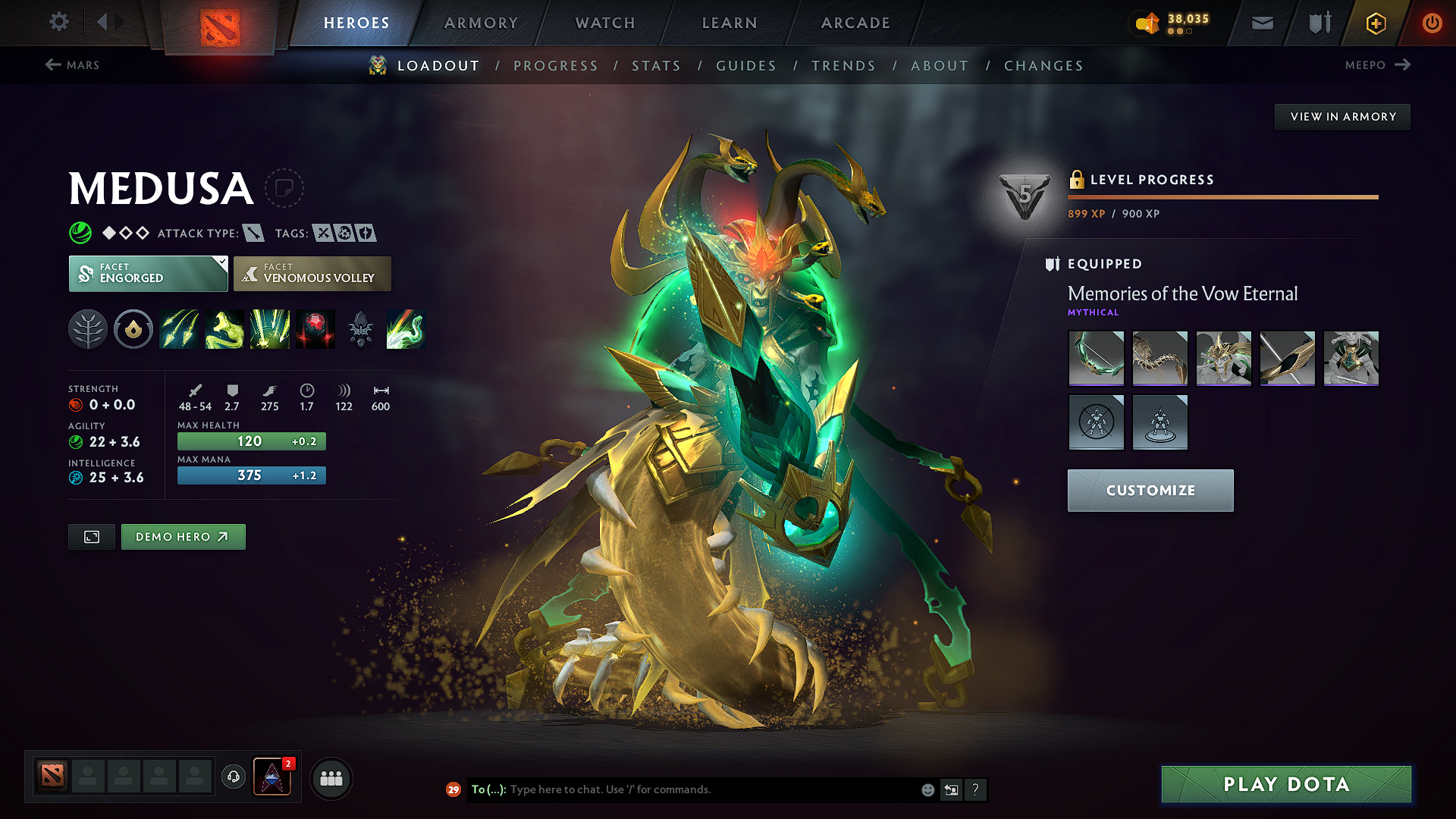Switch to the Venomous Volley facet
This screenshot has width=1456, height=819.
pyautogui.click(x=312, y=273)
